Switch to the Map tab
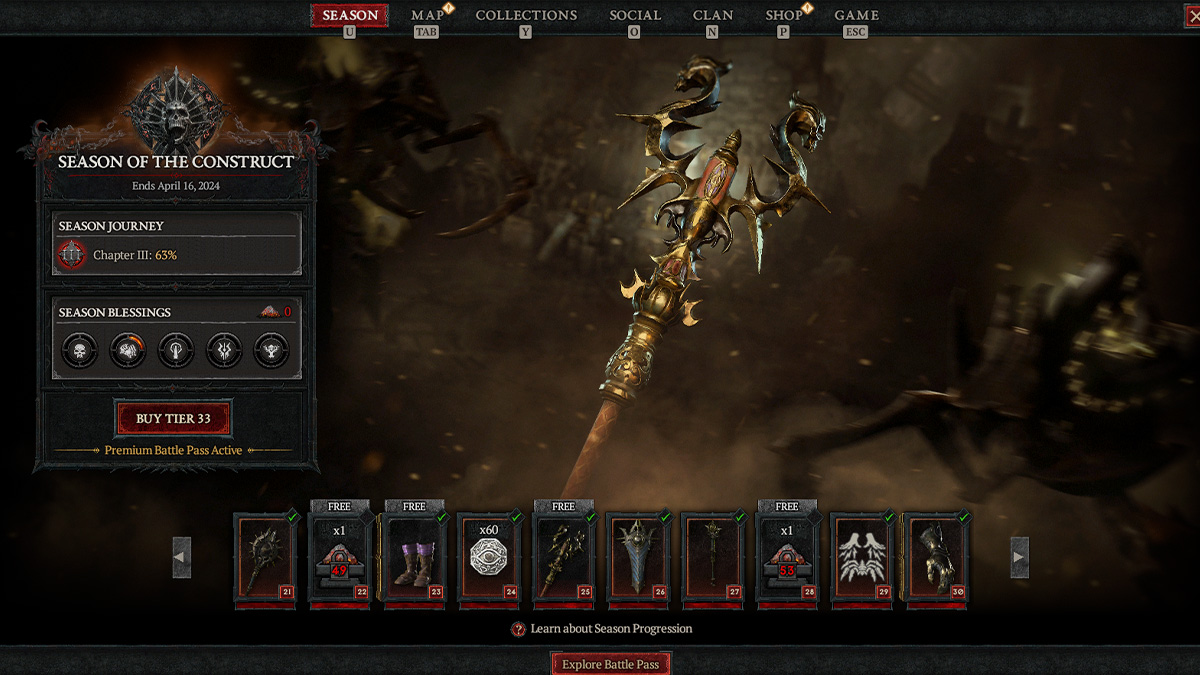The image size is (1200, 675). 427,16
